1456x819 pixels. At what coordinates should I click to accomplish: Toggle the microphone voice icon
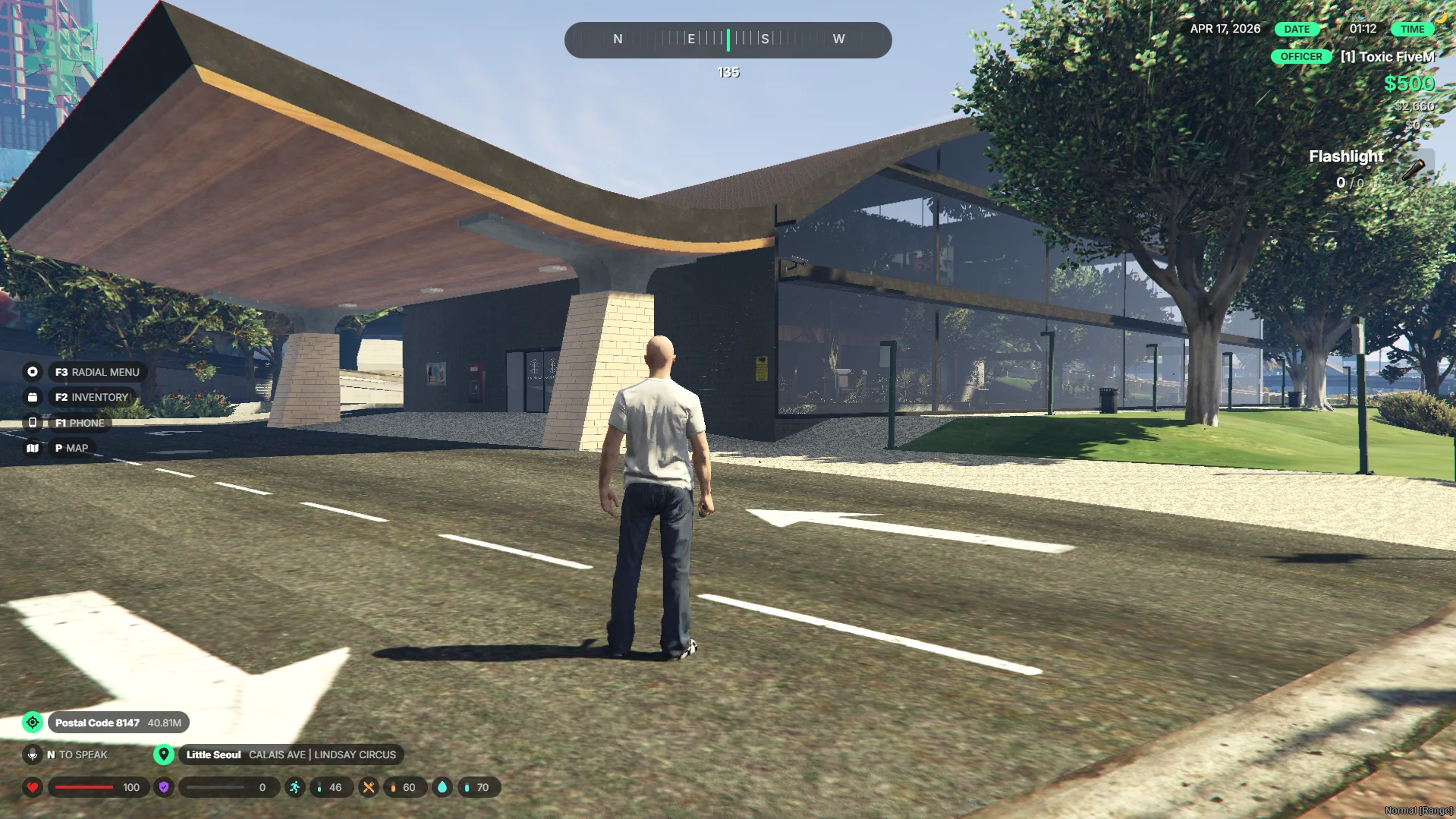pos(33,754)
